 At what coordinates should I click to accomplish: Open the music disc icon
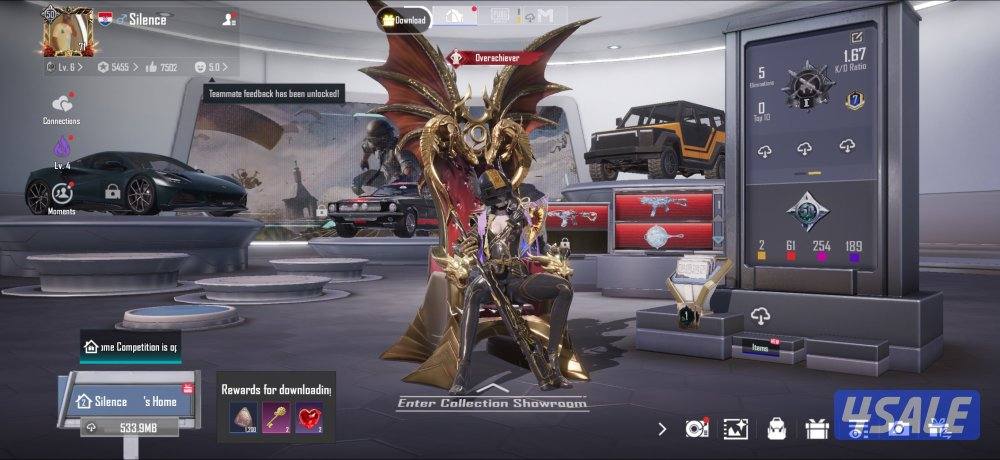tap(696, 429)
